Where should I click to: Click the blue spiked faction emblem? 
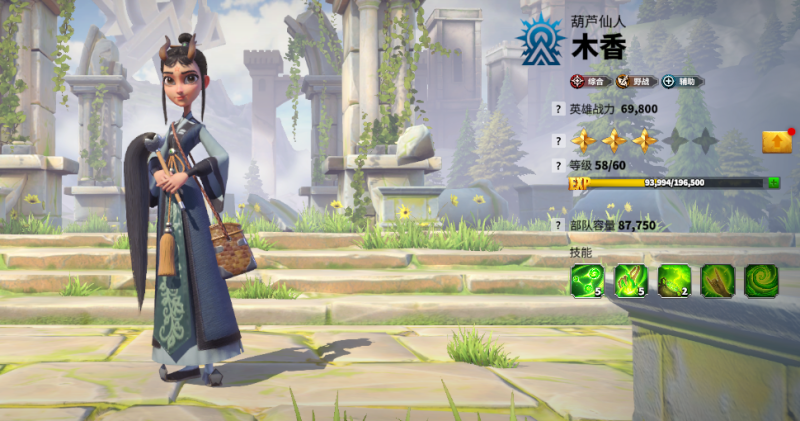click(x=541, y=41)
